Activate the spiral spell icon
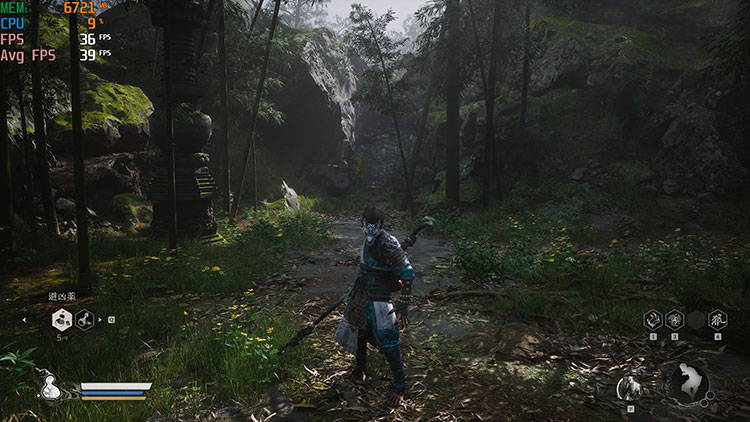 tap(675, 319)
